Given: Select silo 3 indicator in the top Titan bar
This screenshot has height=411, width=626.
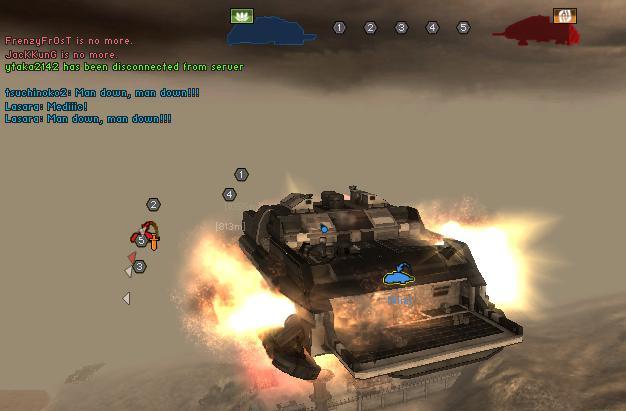Looking at the screenshot, I should pos(401,28).
